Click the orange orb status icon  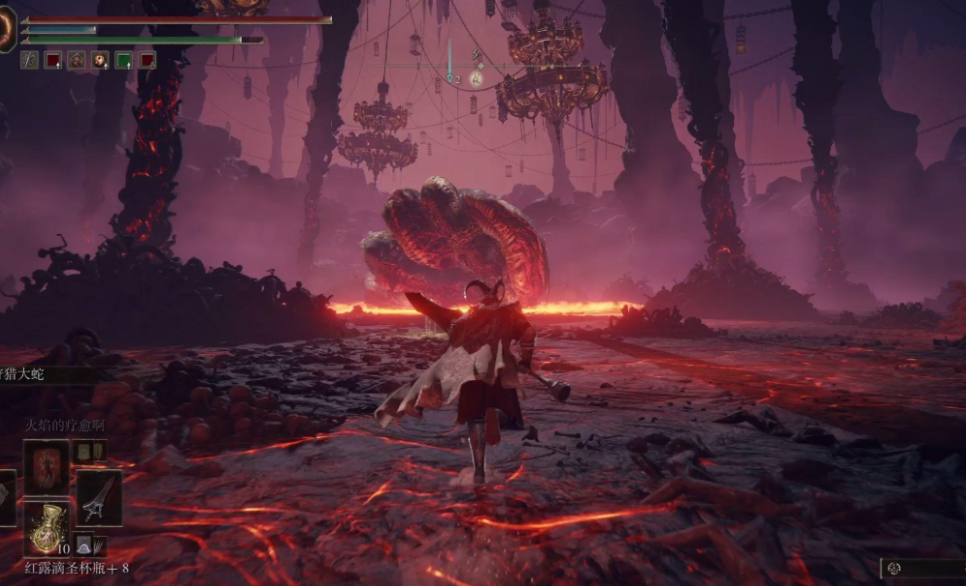[x=100, y=60]
